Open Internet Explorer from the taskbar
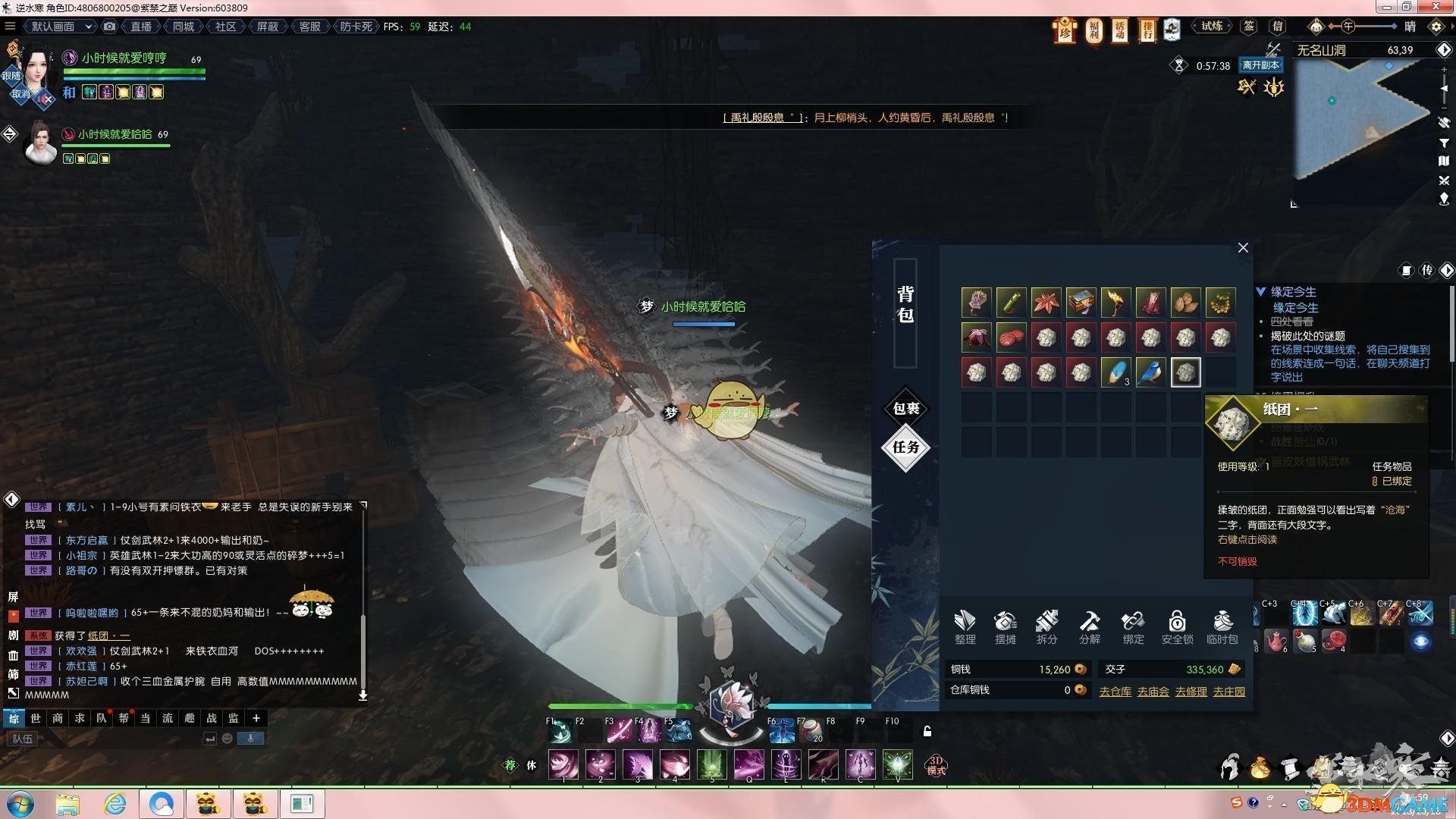The width and height of the screenshot is (1456, 819). point(115,804)
